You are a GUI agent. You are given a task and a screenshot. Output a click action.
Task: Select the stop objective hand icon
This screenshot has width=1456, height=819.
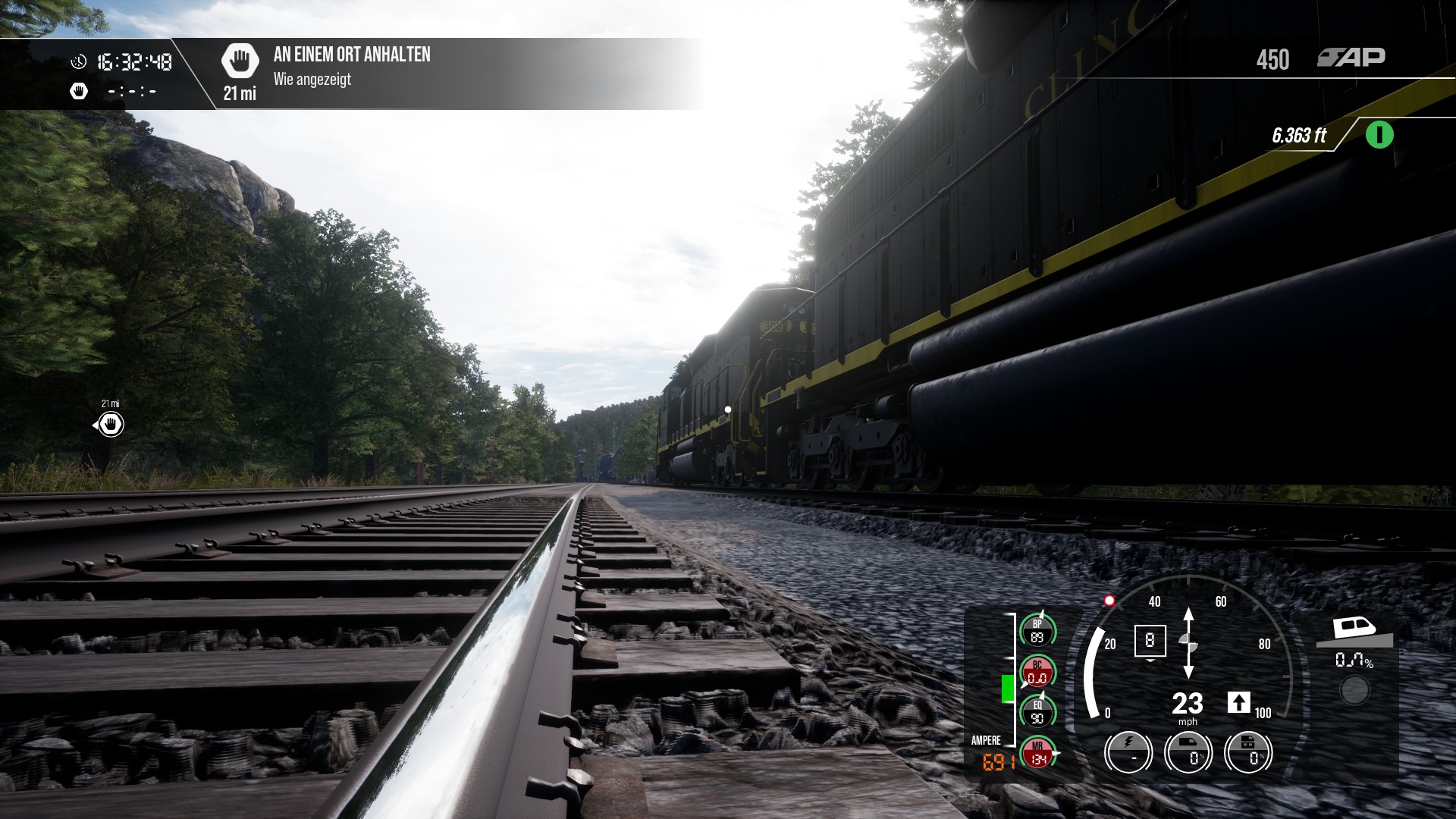click(x=240, y=60)
